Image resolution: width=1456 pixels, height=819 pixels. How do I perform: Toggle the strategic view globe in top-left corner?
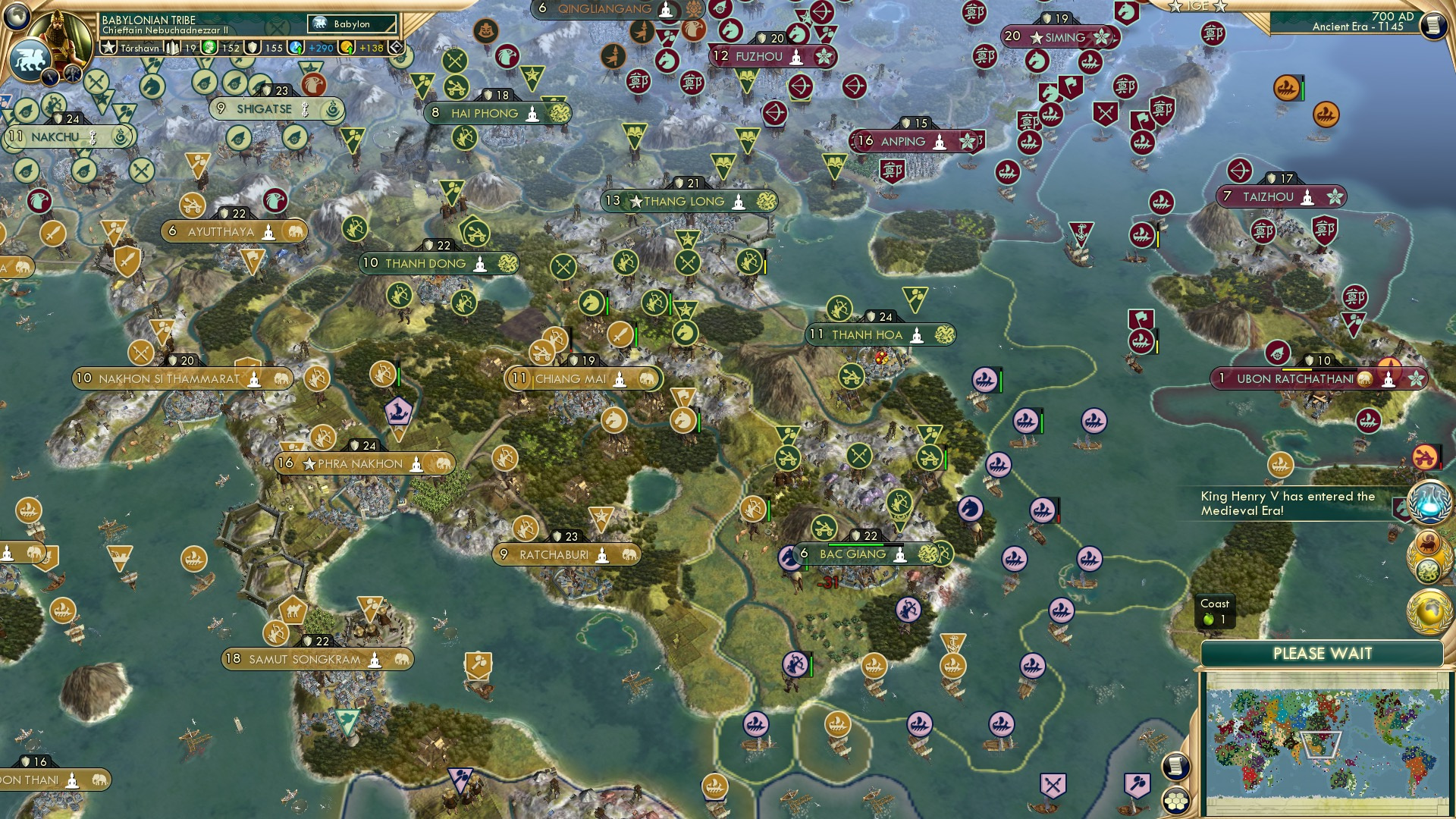click(16, 17)
